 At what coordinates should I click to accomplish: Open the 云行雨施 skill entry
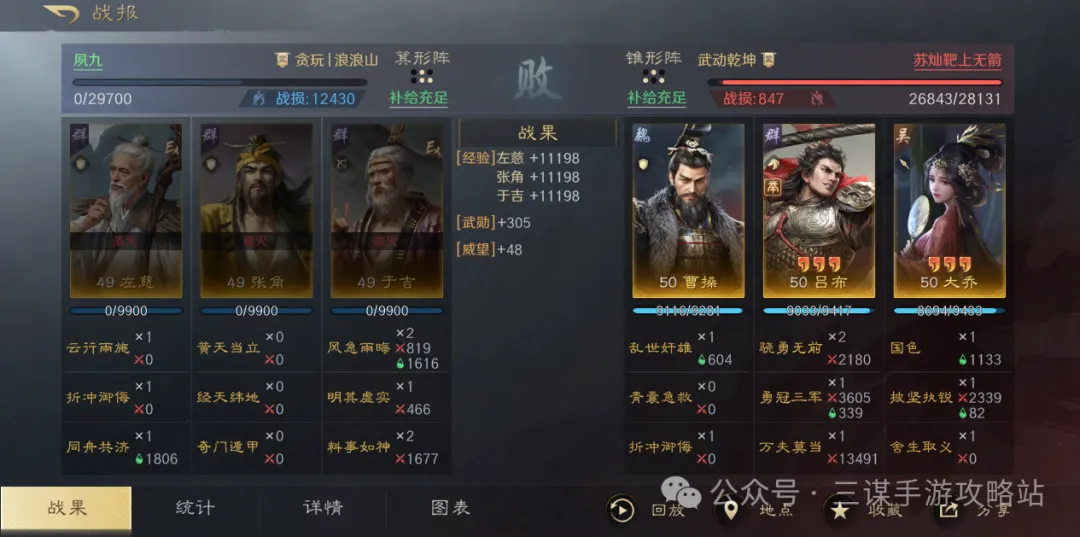98,348
